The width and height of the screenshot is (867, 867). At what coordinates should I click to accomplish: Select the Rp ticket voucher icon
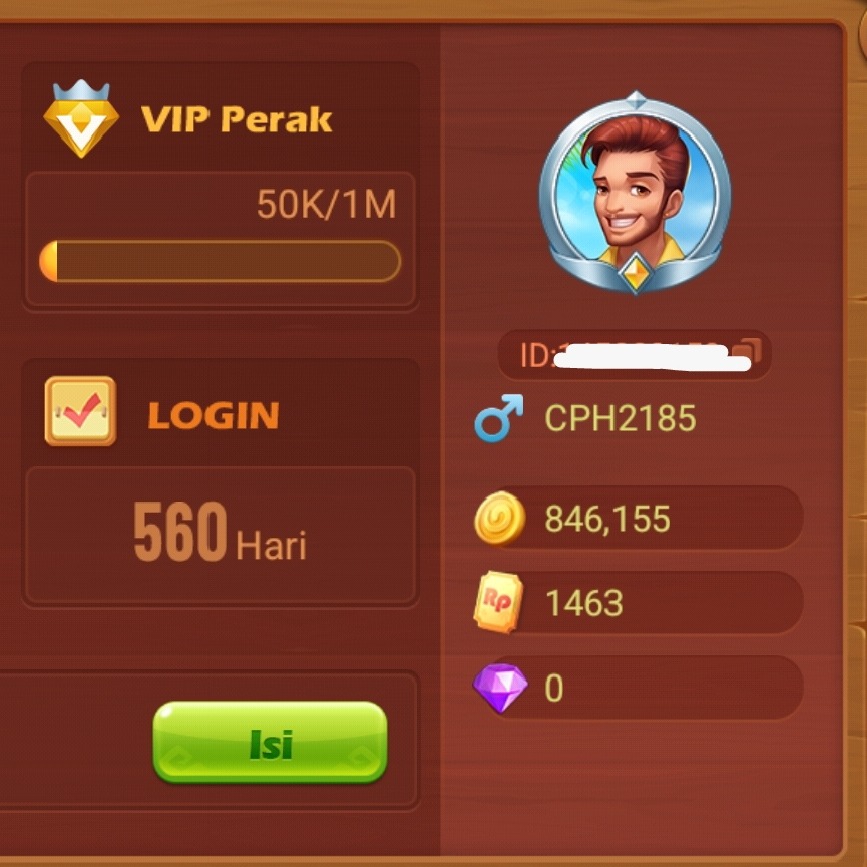coord(498,604)
